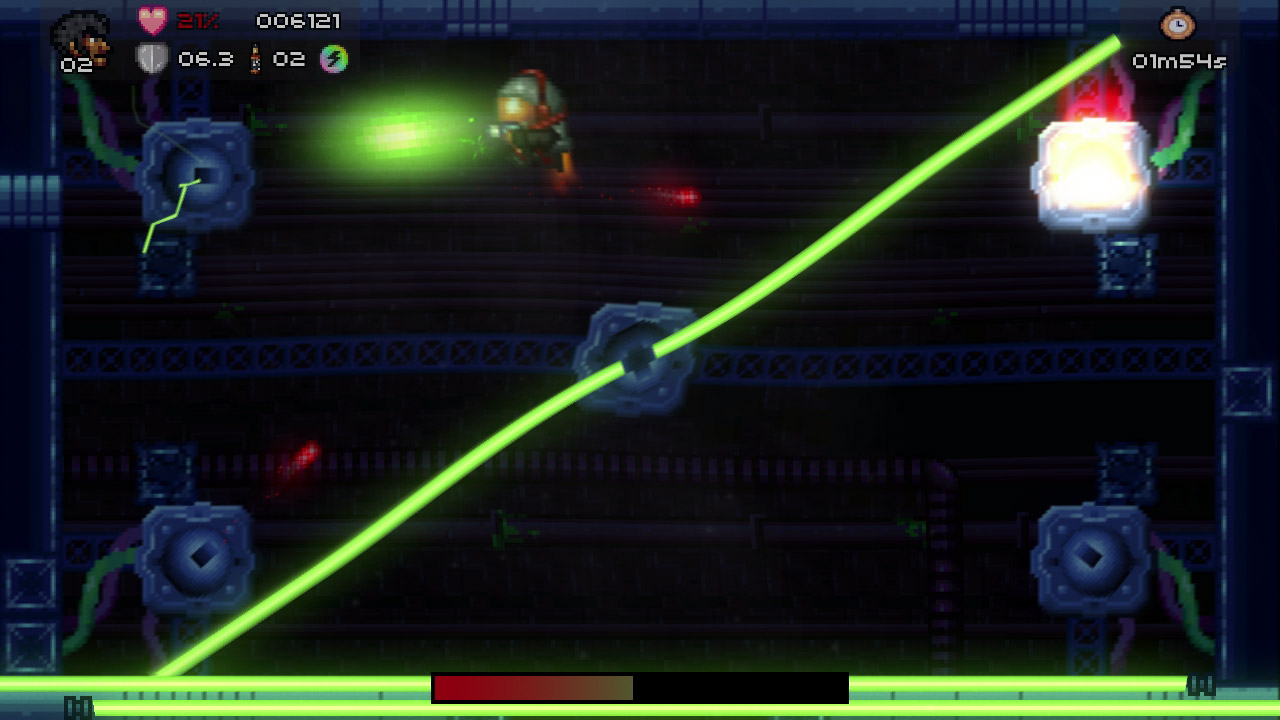The height and width of the screenshot is (720, 1280).
Task: Click the potion count showing 02
Action: coord(290,59)
